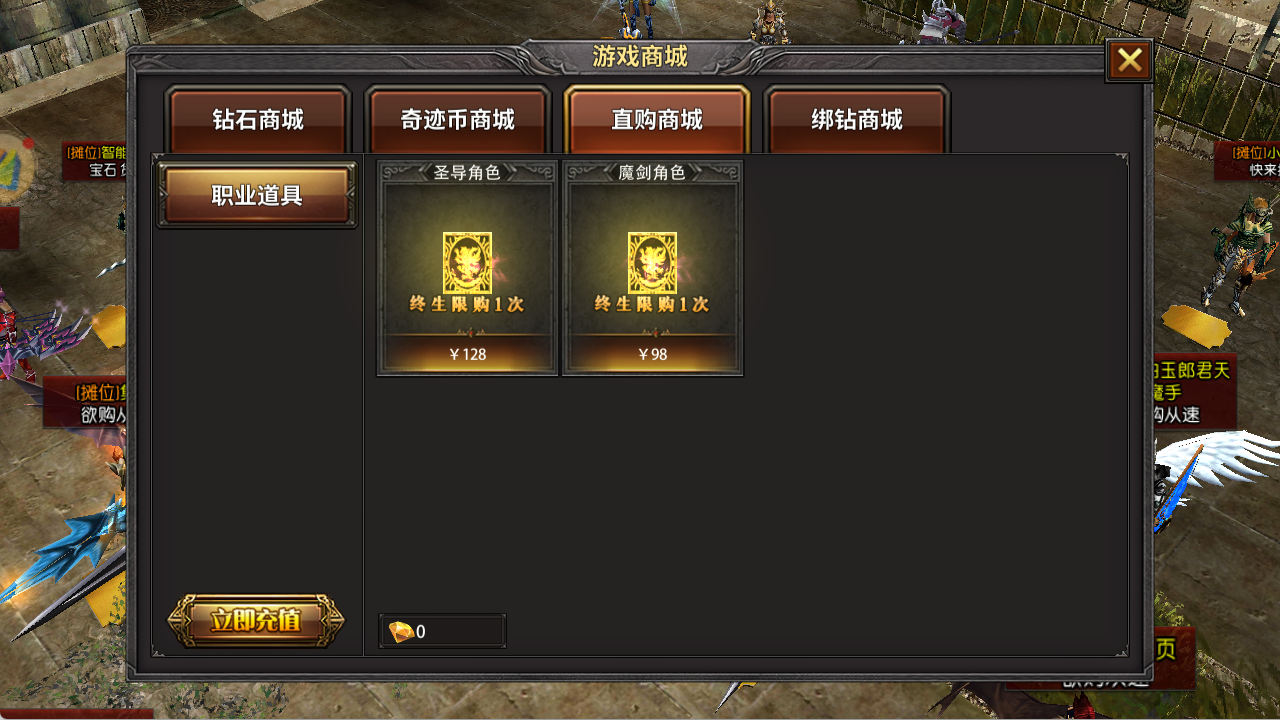Click the golden scroll icon on 魔剑角色 card
This screenshot has width=1280, height=720.
653,260
